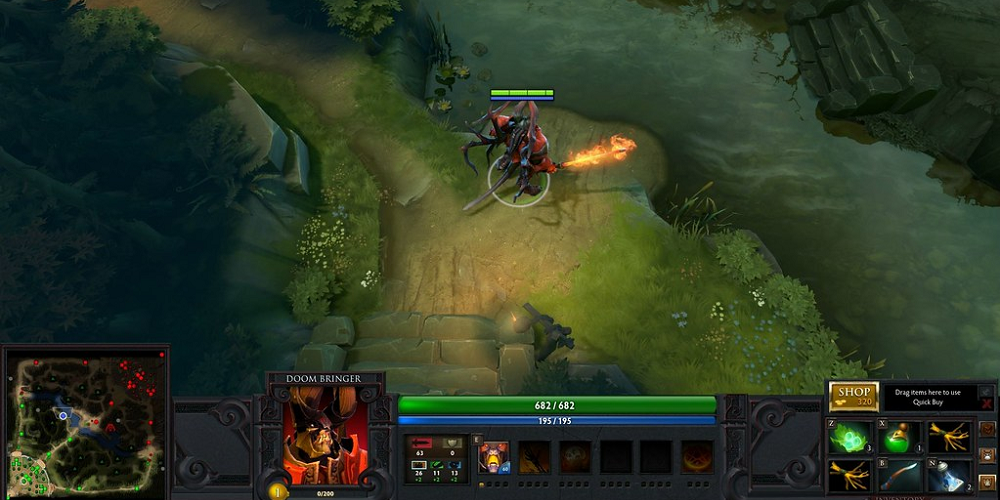Activate the Devour ability icon
Image resolution: width=1000 pixels, height=500 pixels.
[492, 457]
